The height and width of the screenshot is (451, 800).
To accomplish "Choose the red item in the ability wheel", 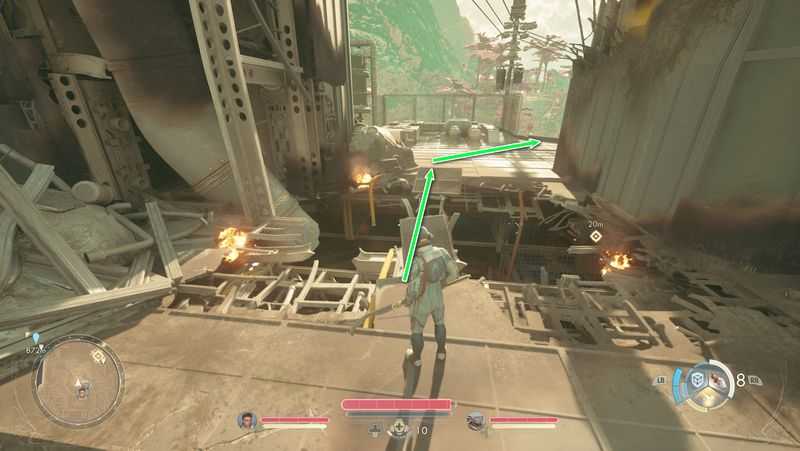I will point(716,379).
